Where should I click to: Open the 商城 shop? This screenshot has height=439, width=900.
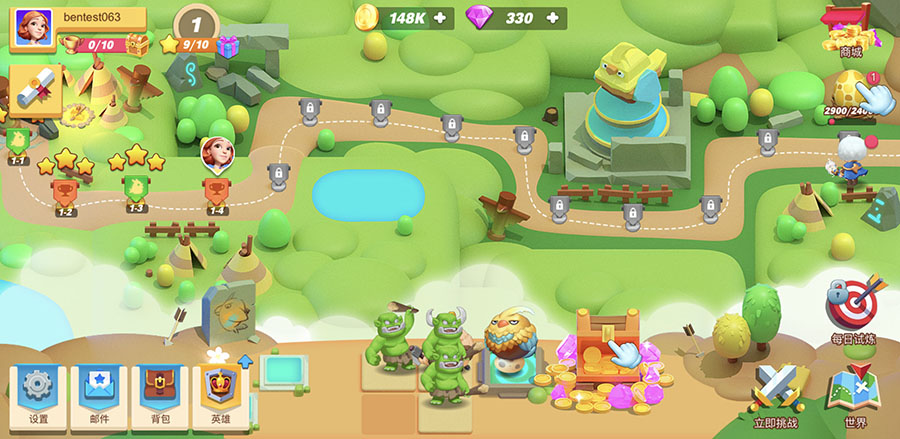coord(850,30)
